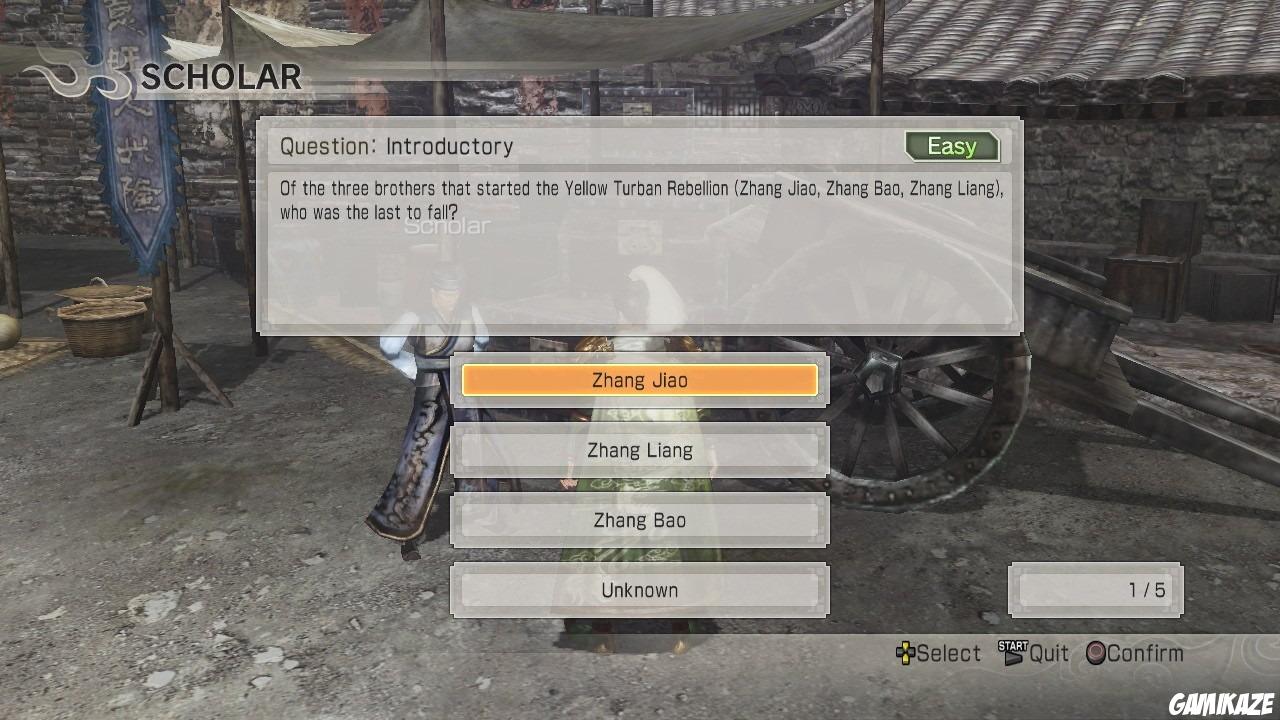The height and width of the screenshot is (720, 1280).
Task: Choose Zhang Liang as your answer
Action: tap(640, 450)
